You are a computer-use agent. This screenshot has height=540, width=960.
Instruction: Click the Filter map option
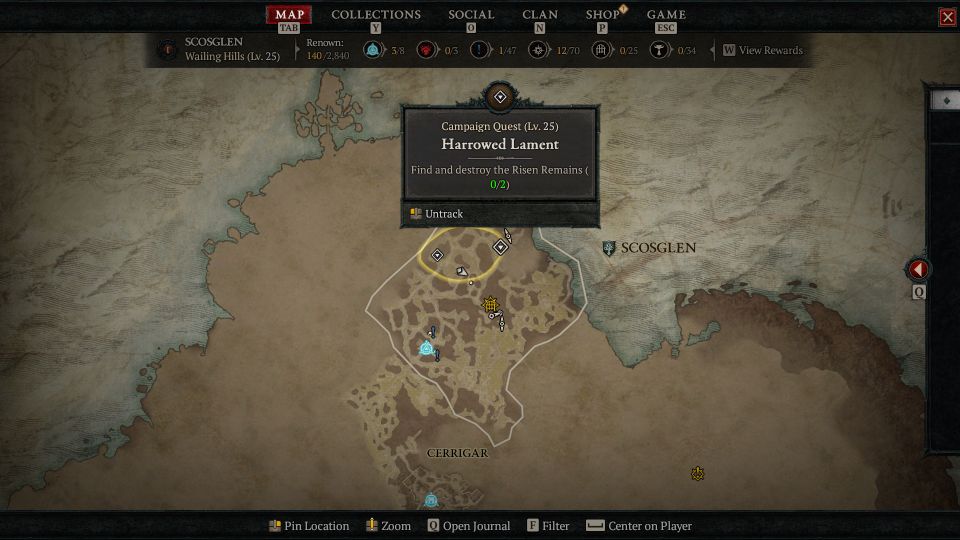pyautogui.click(x=548, y=526)
